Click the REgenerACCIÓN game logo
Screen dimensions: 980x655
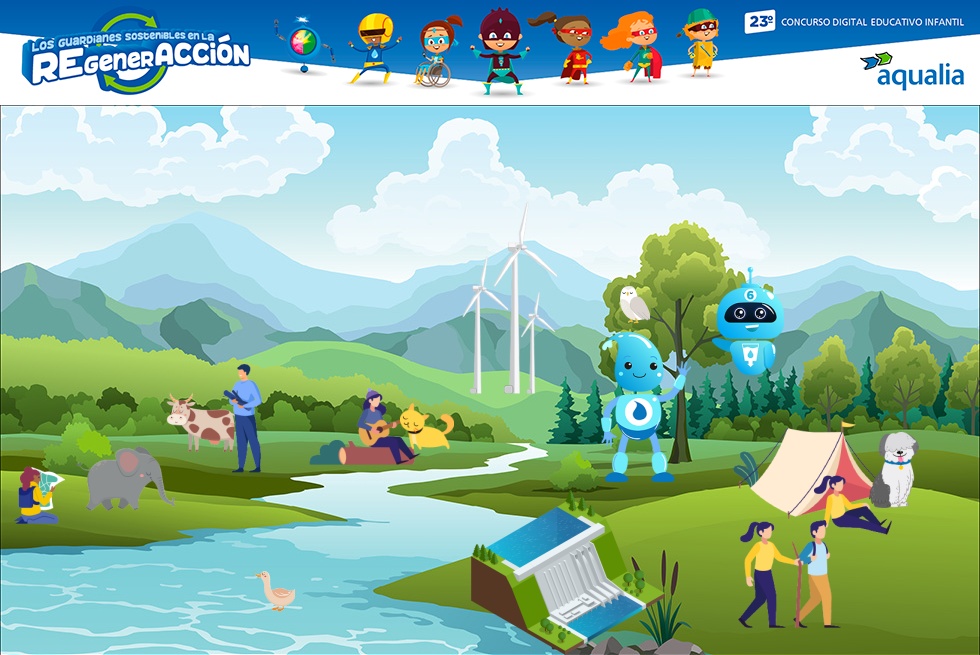[137, 54]
